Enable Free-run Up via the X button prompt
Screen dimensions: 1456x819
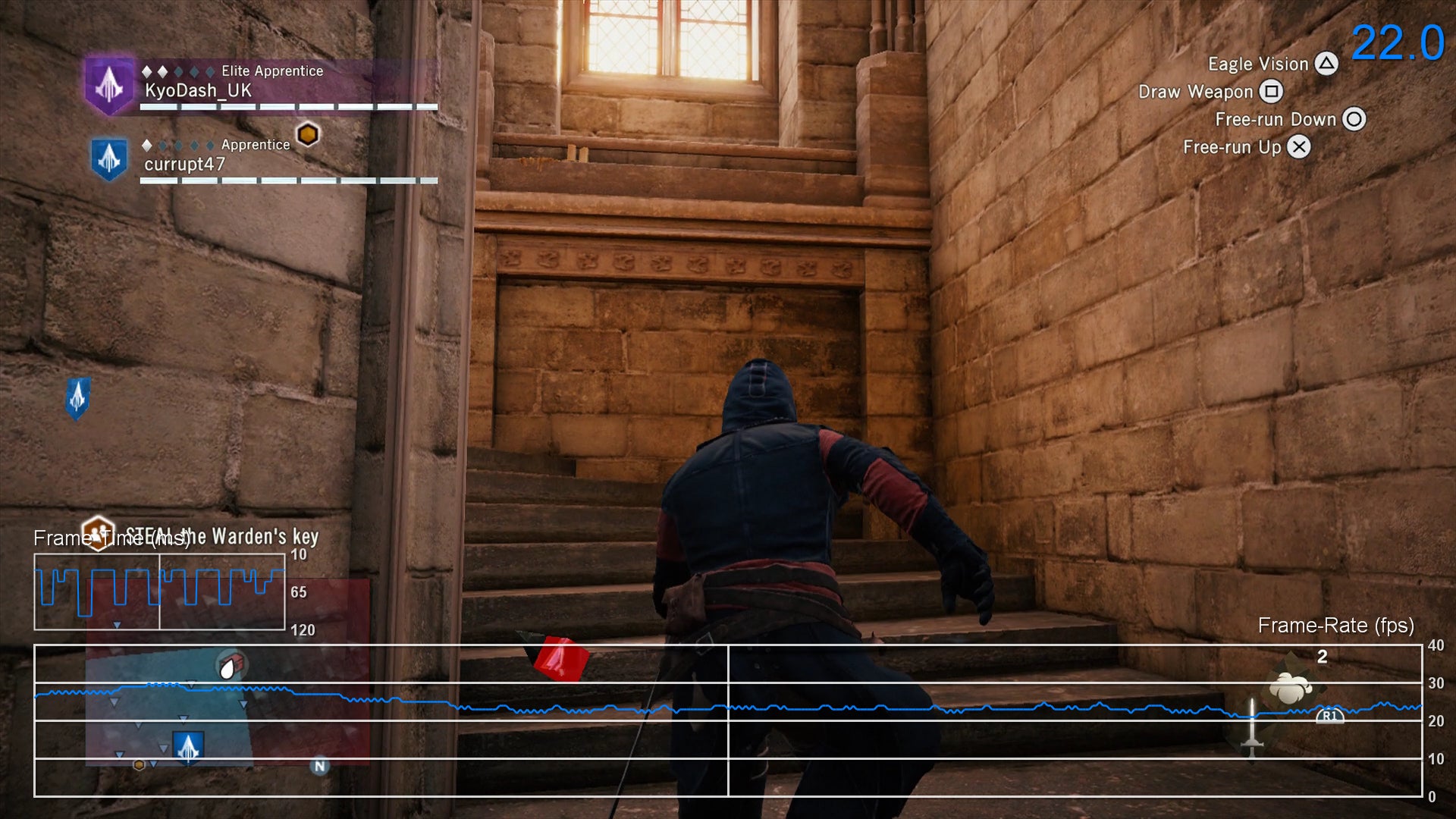1298,147
